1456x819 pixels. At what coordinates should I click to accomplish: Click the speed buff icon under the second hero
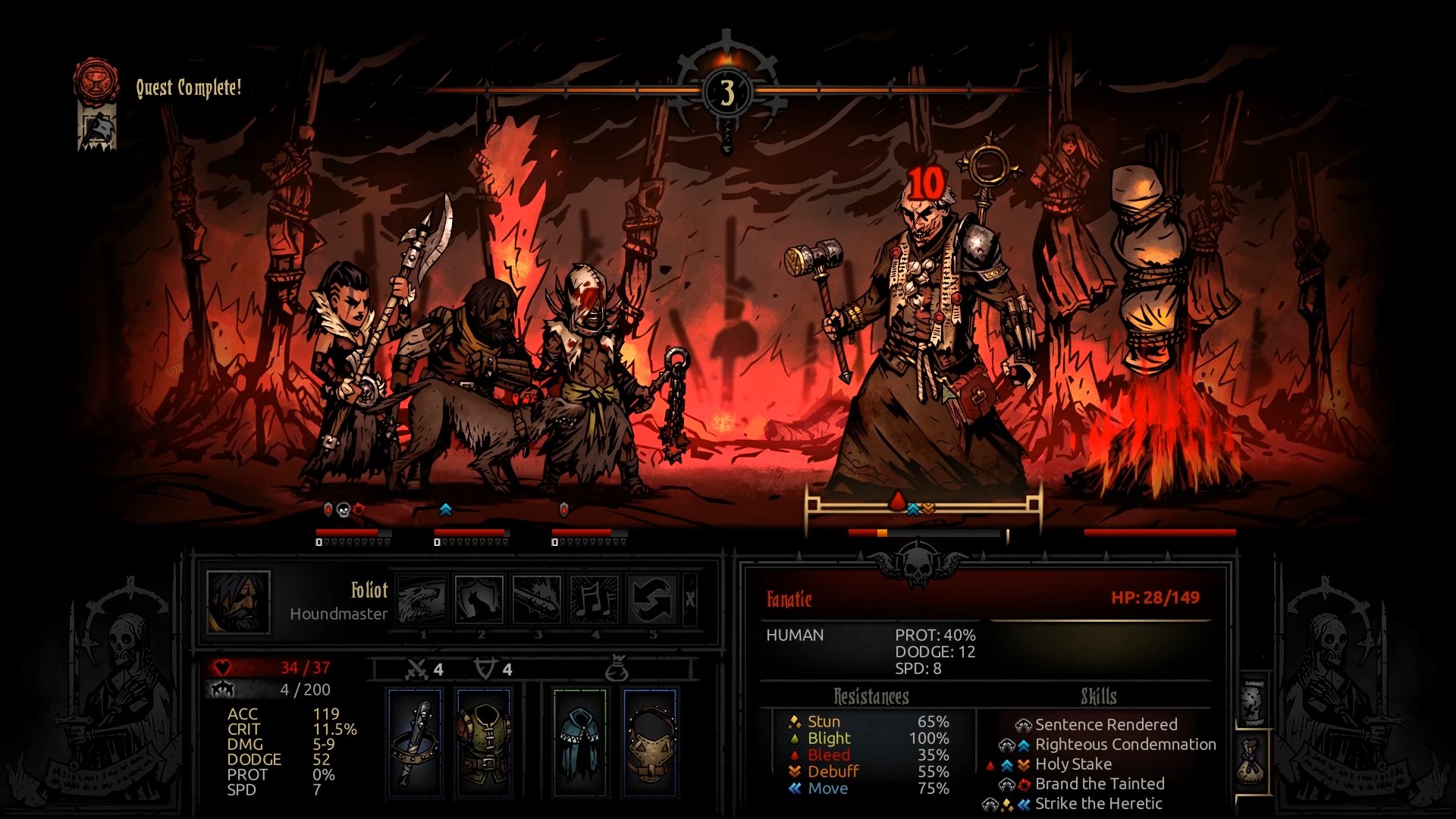point(444,510)
